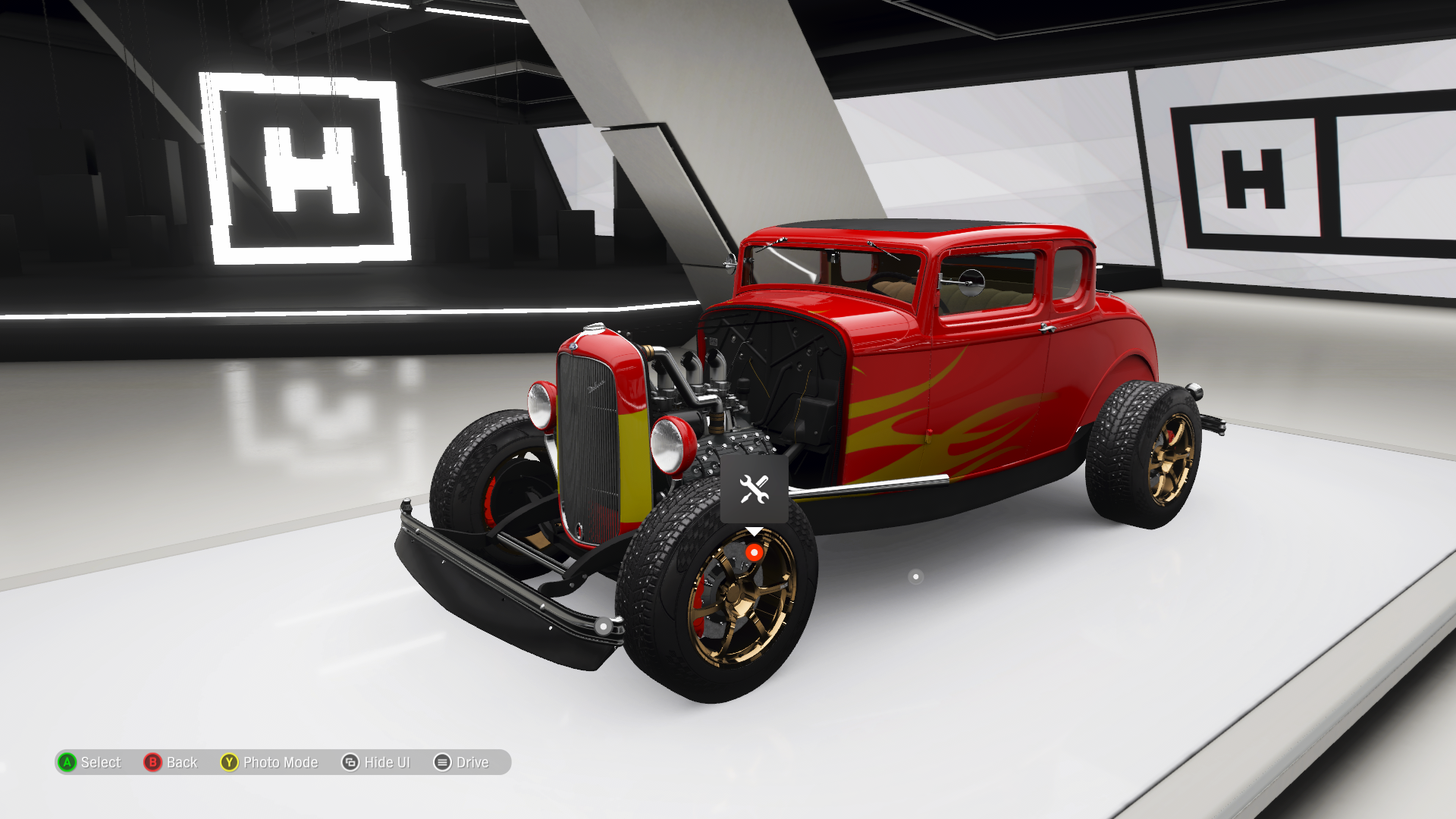Open the wrench and screwdriver upgrade tile
The image size is (1456, 819).
pos(754,490)
